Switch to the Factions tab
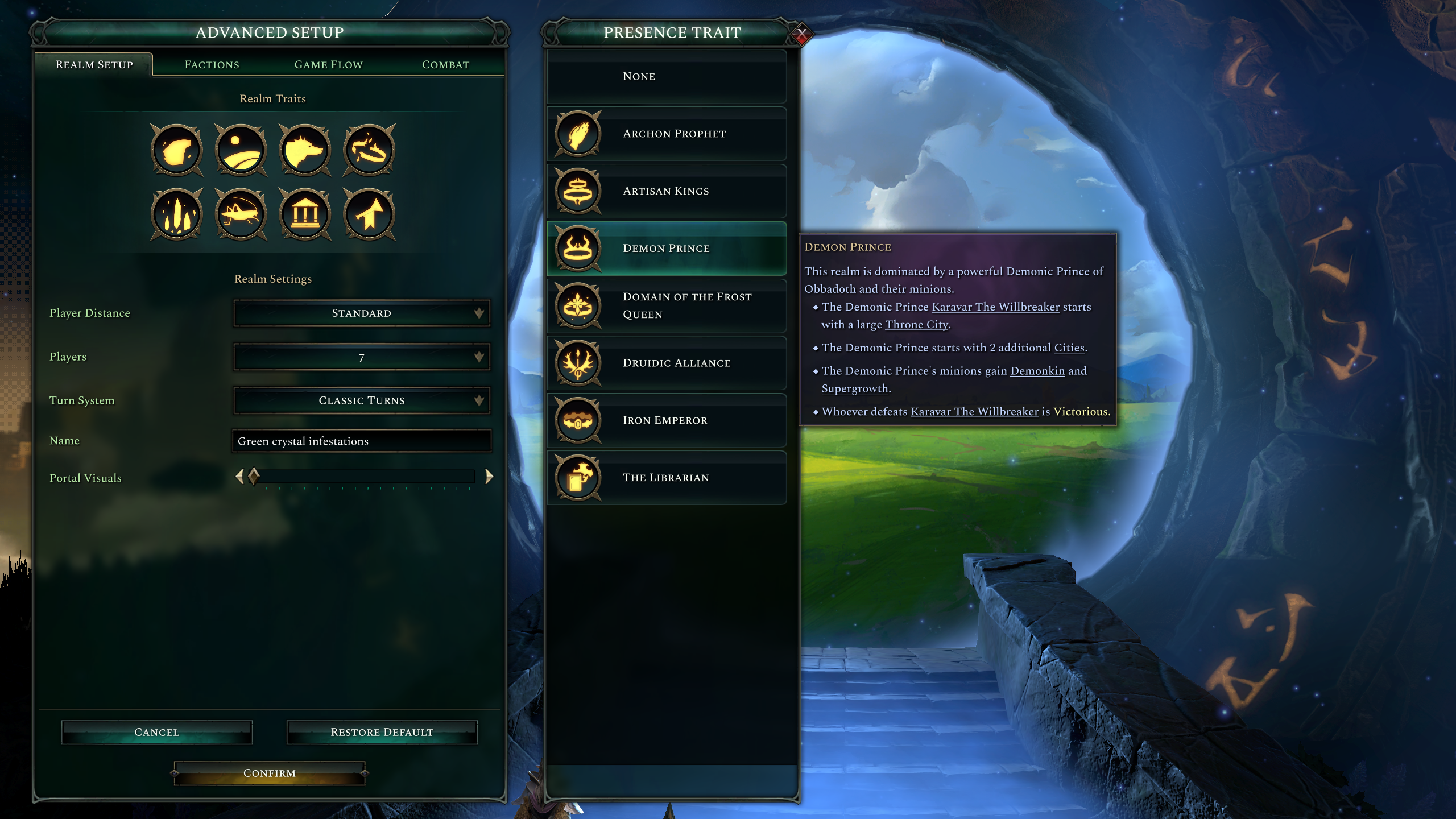Viewport: 1456px width, 819px height. click(211, 64)
